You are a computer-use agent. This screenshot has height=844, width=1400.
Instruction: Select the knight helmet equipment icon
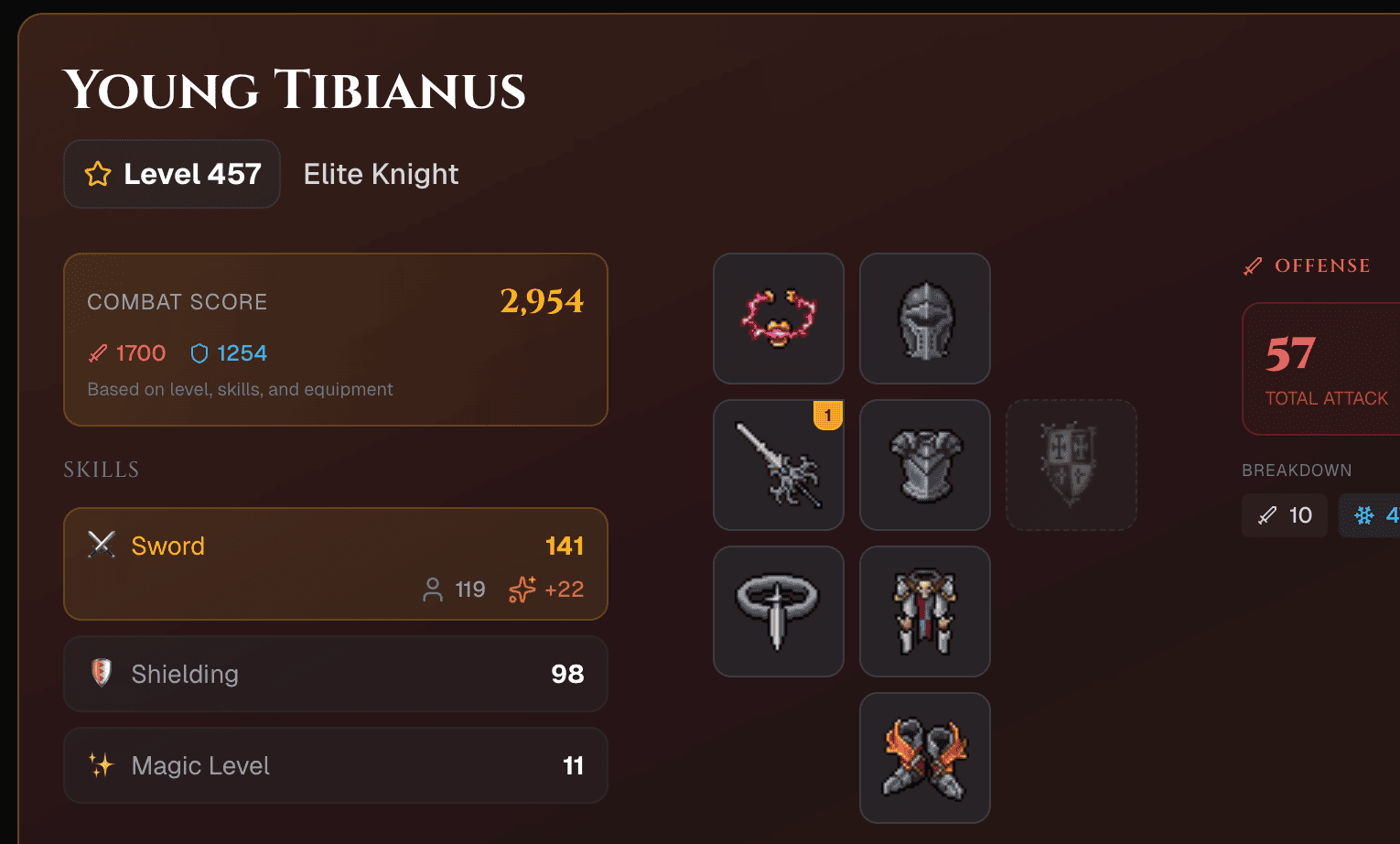click(924, 318)
